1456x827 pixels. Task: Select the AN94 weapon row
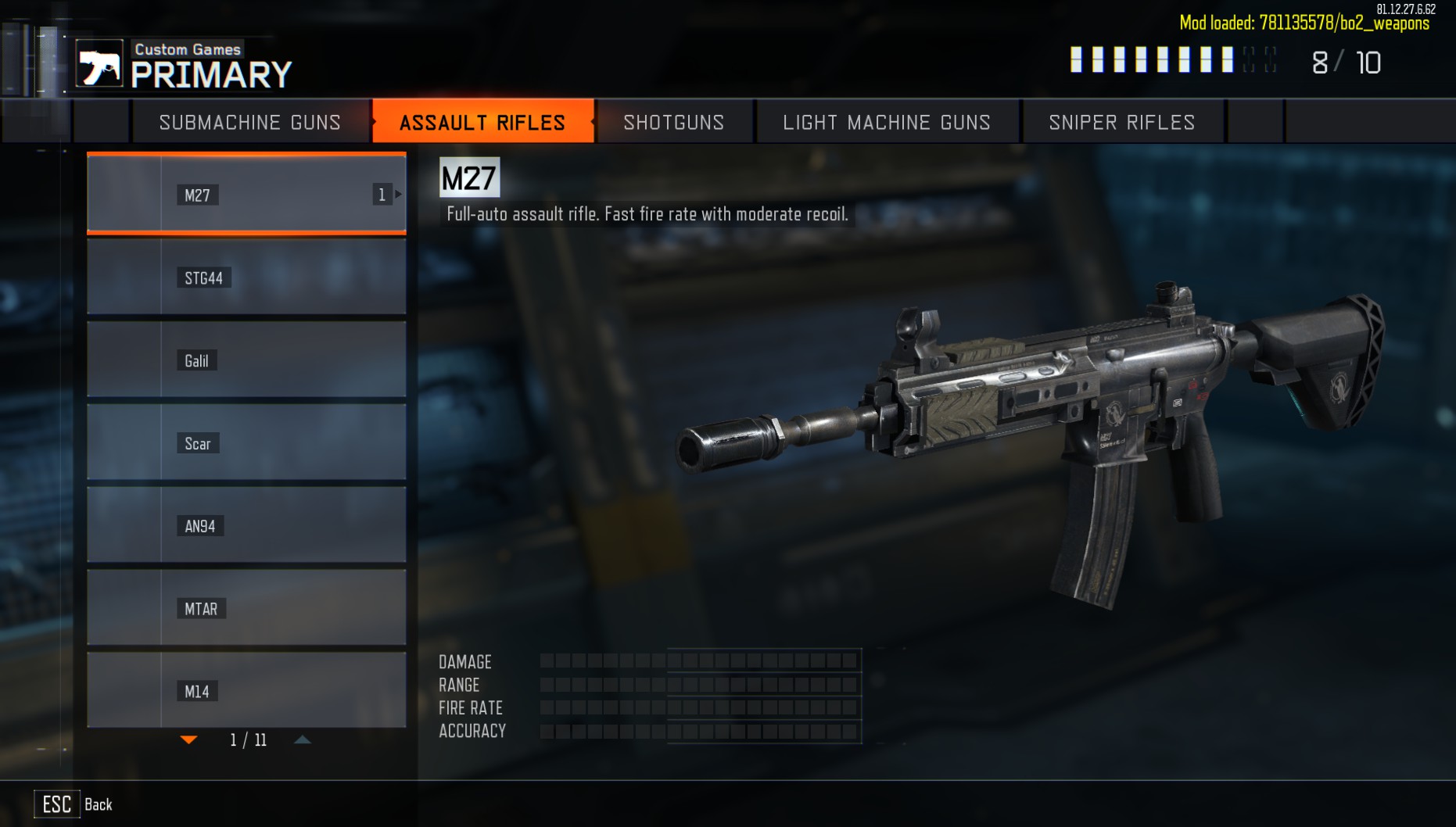coord(246,526)
